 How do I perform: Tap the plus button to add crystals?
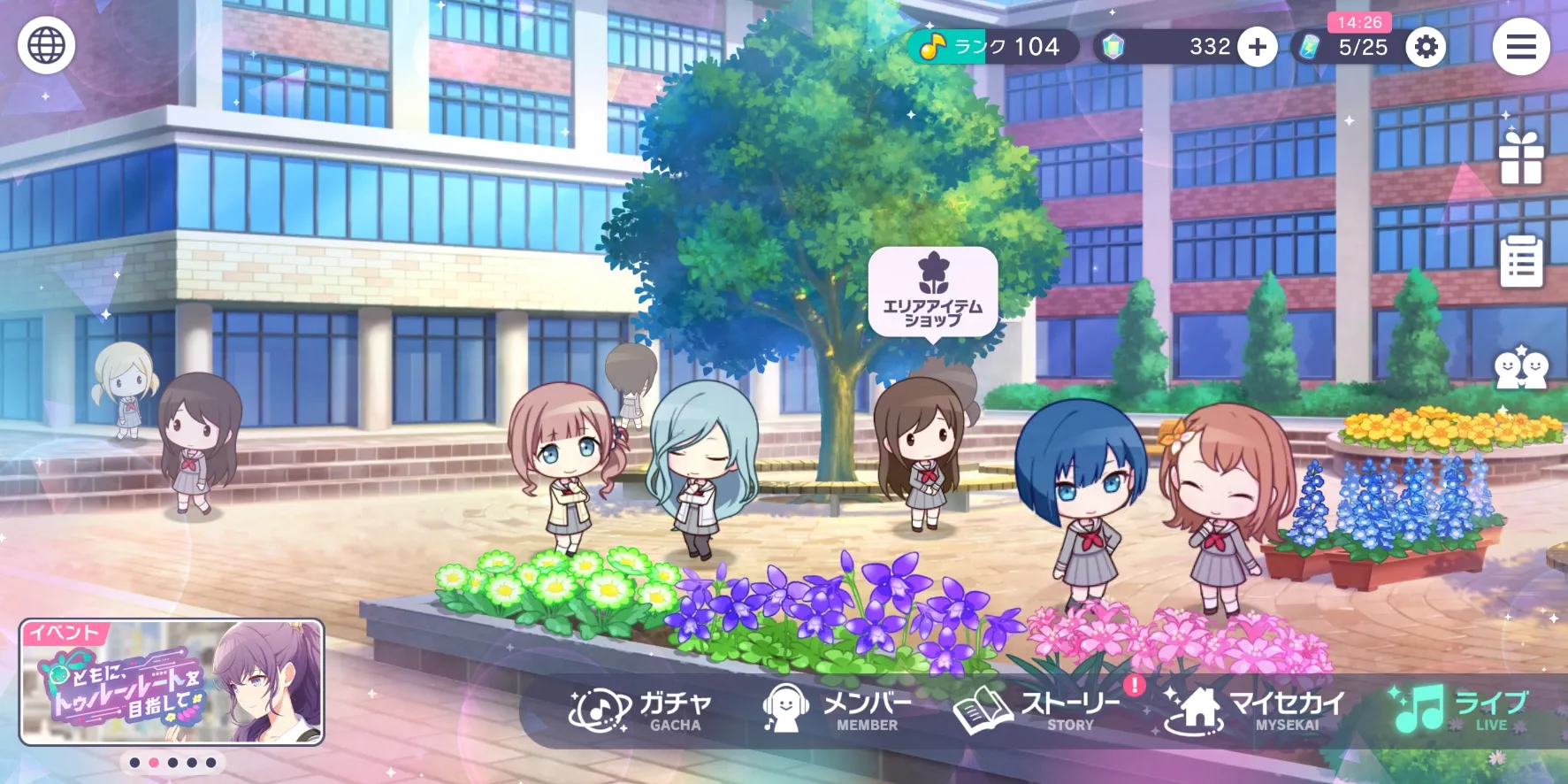[x=1257, y=47]
